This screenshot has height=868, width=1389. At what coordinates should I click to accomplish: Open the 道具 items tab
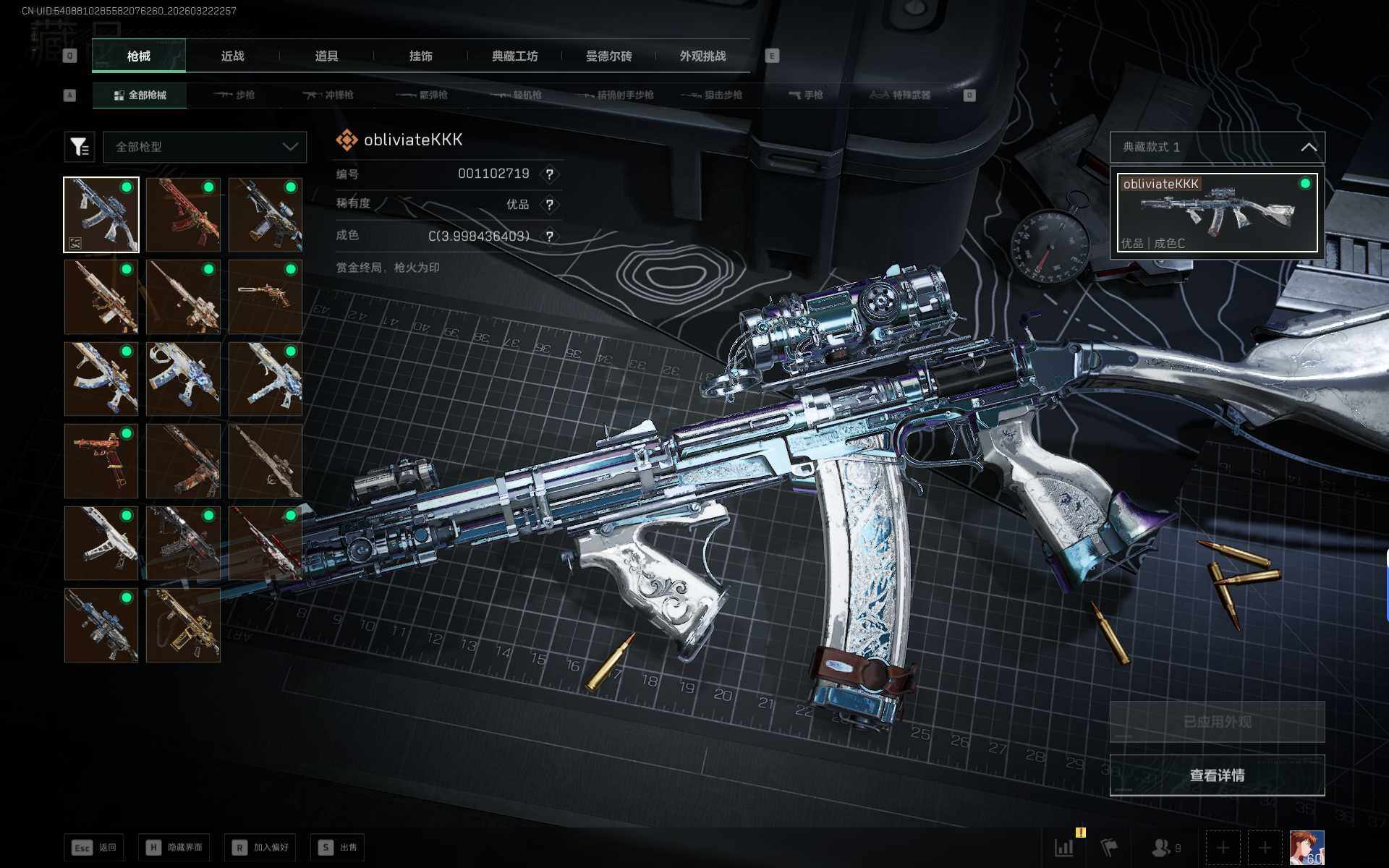326,56
